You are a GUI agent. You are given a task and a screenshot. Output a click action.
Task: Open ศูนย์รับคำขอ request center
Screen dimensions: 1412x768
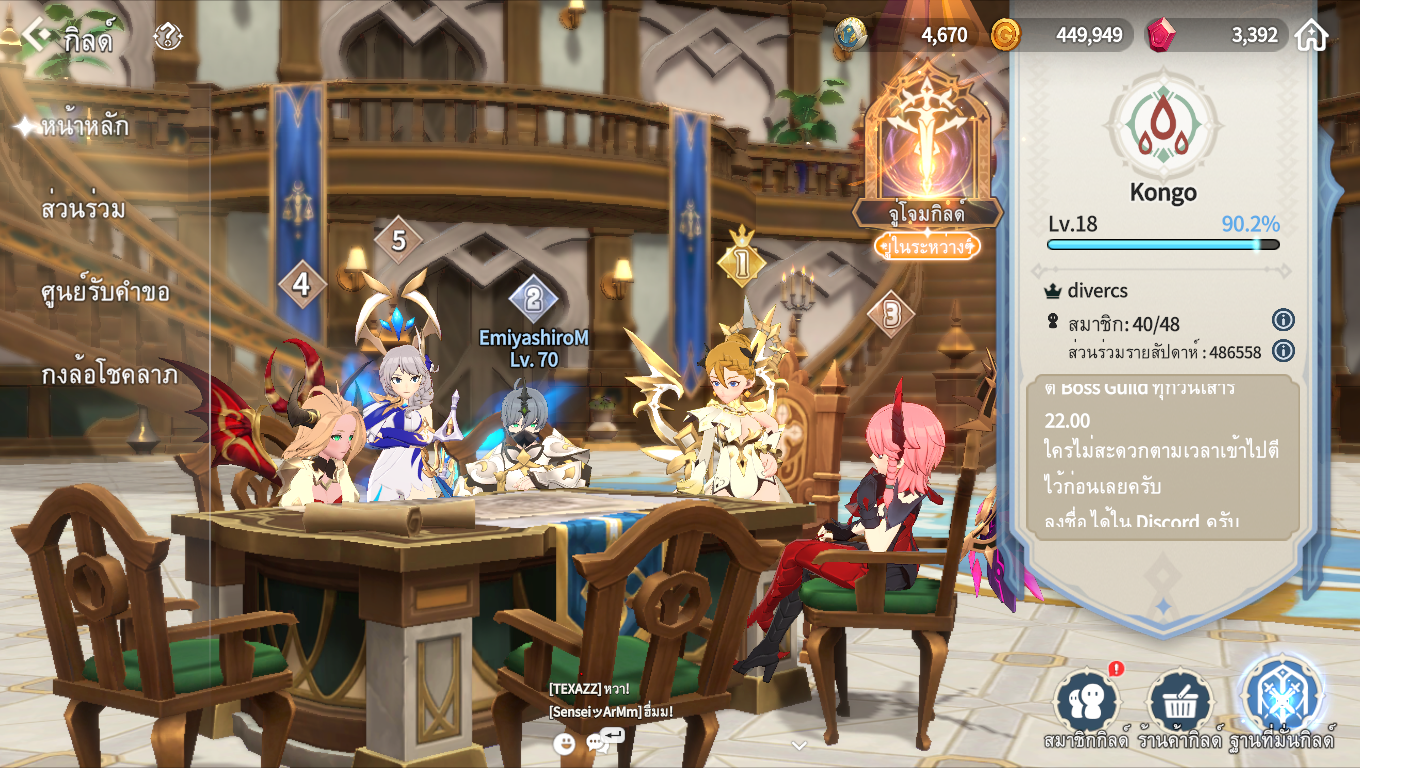tap(105, 293)
